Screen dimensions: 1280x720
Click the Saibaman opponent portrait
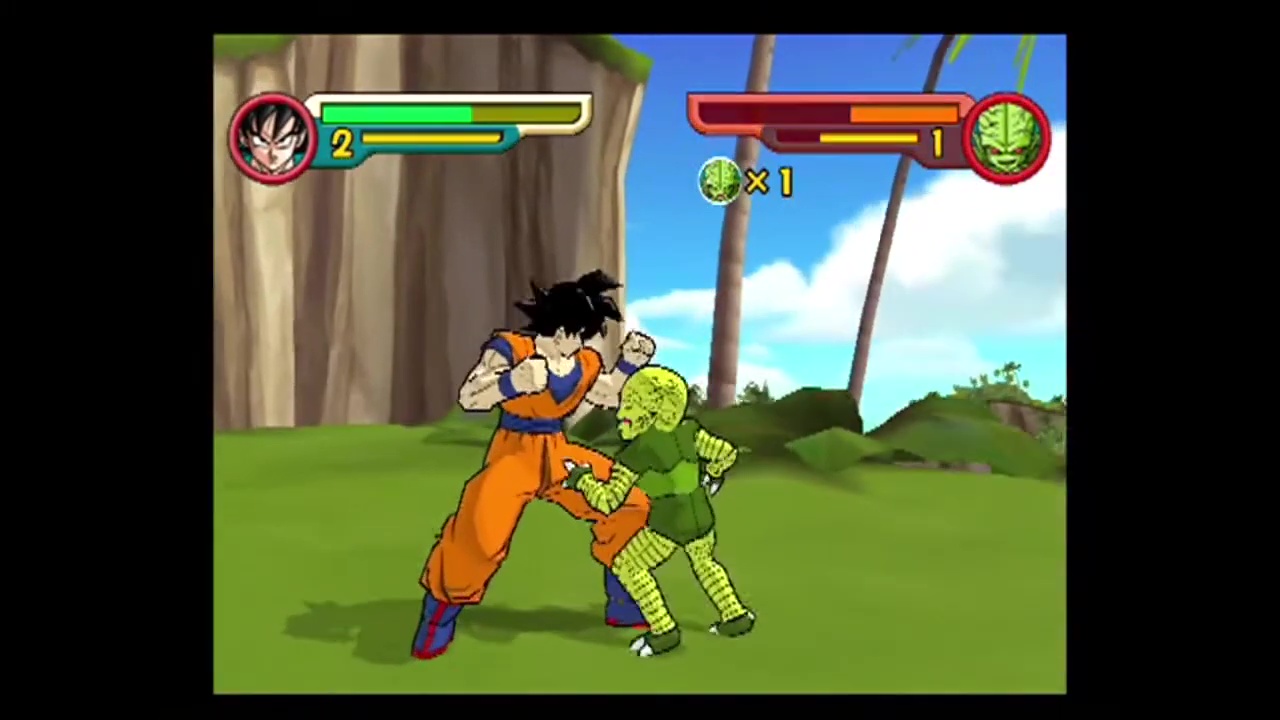coord(1008,139)
